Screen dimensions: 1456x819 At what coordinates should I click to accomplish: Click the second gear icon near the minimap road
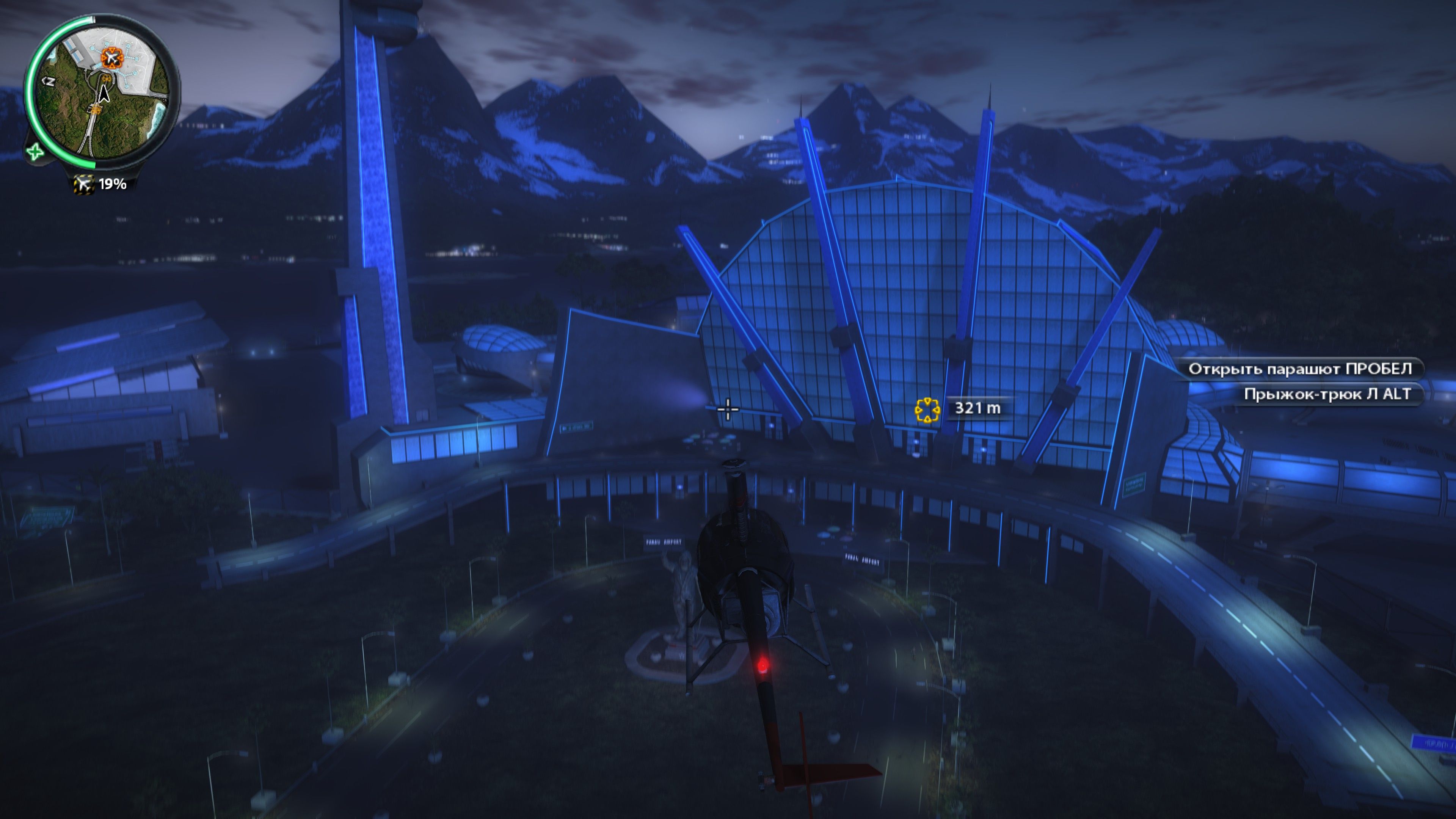click(x=96, y=110)
